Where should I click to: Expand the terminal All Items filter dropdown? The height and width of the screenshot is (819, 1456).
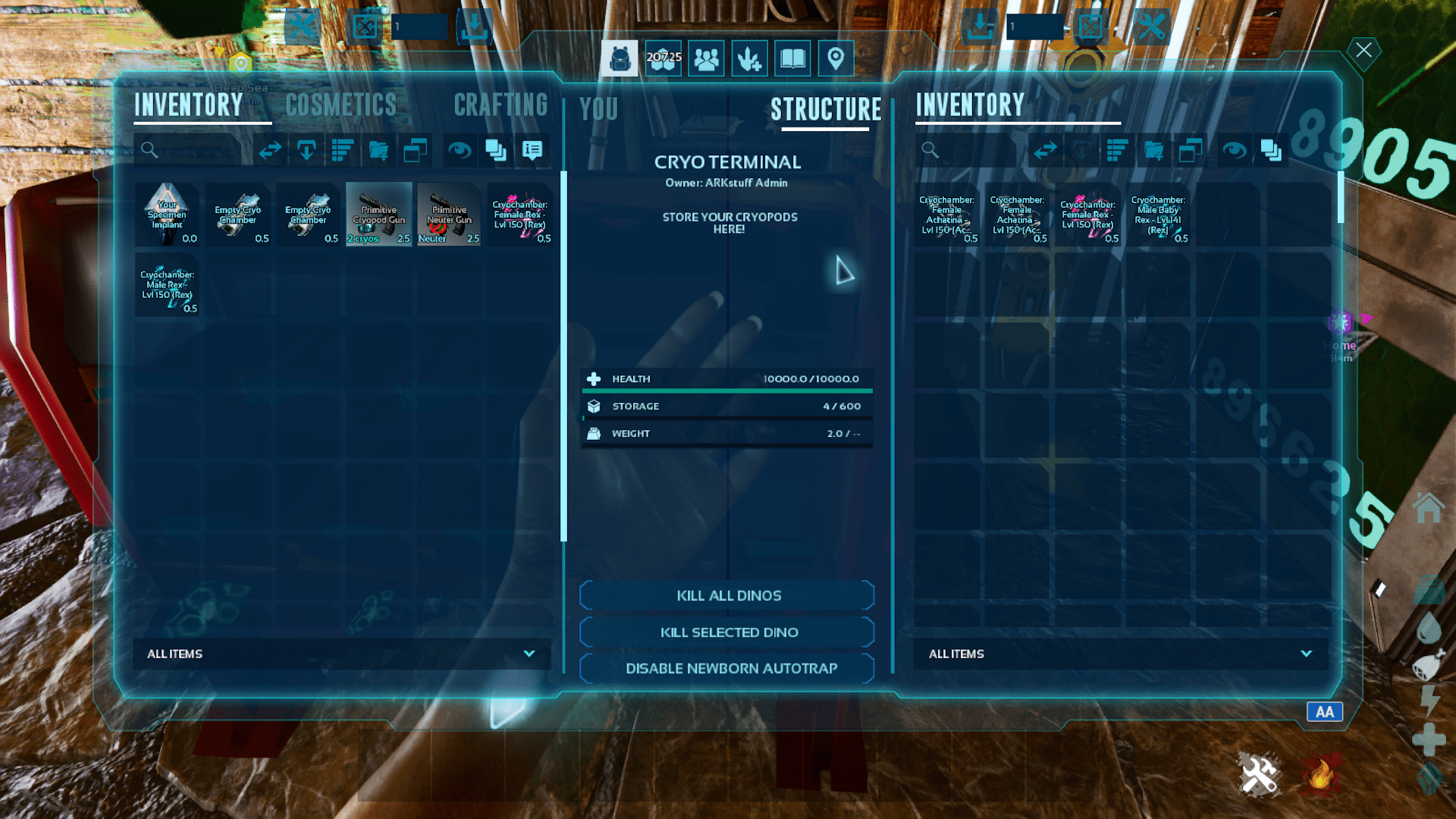point(1120,654)
